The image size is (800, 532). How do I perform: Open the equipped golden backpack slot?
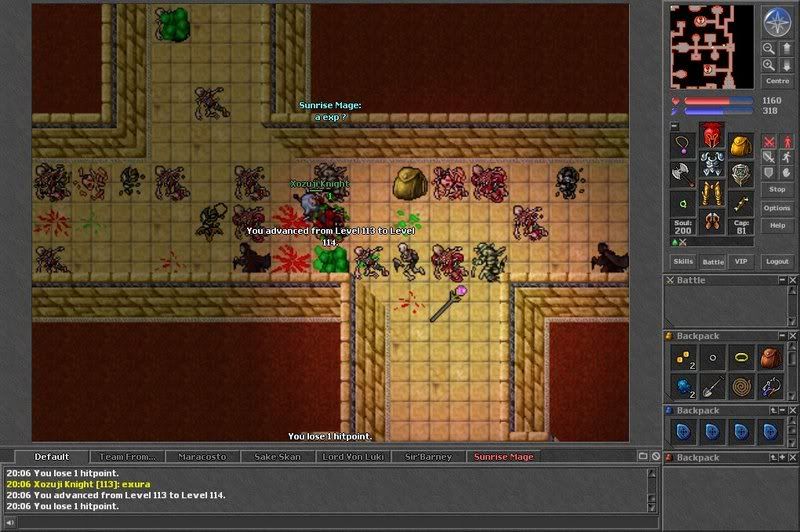(739, 147)
